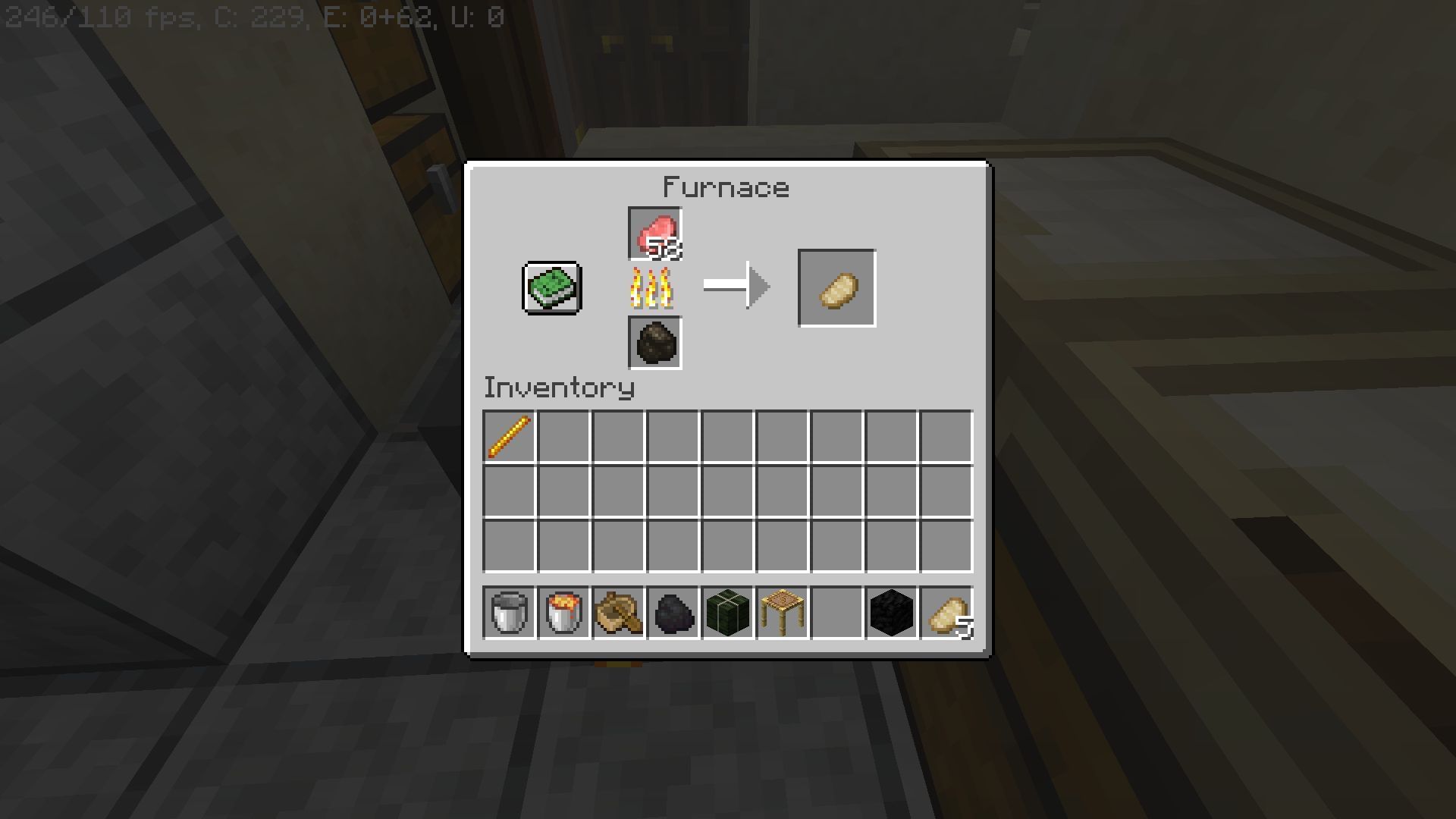Select the scaffolding item in the hotbar
This screenshot has height=819, width=1456.
781,614
